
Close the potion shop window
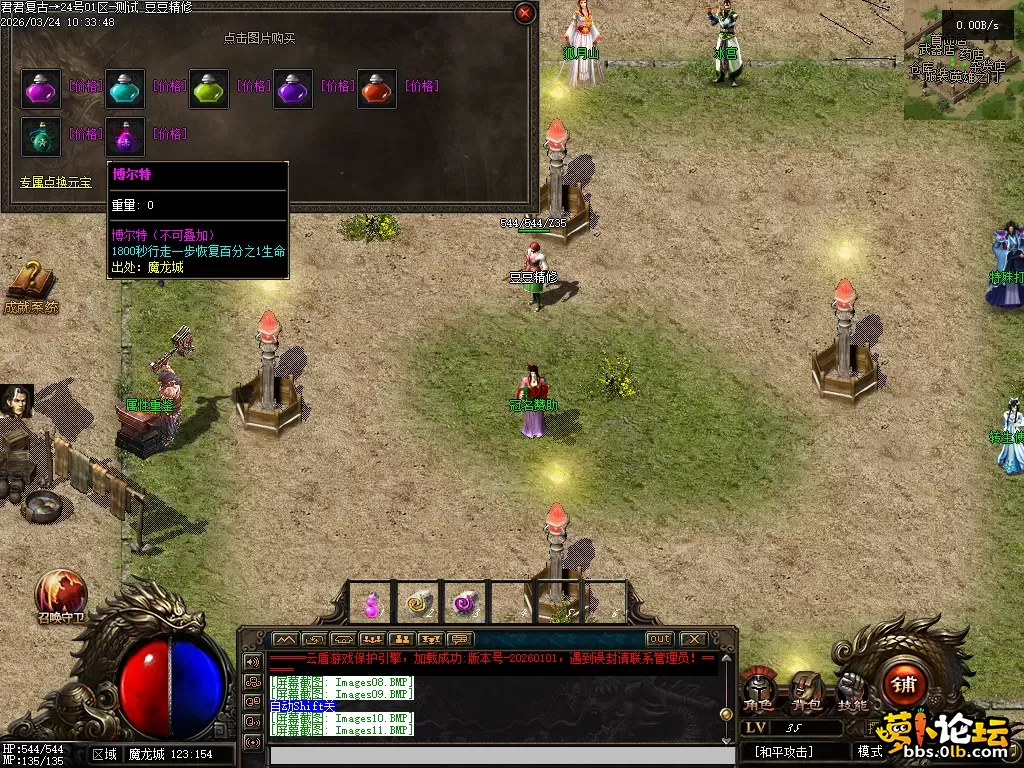(524, 13)
